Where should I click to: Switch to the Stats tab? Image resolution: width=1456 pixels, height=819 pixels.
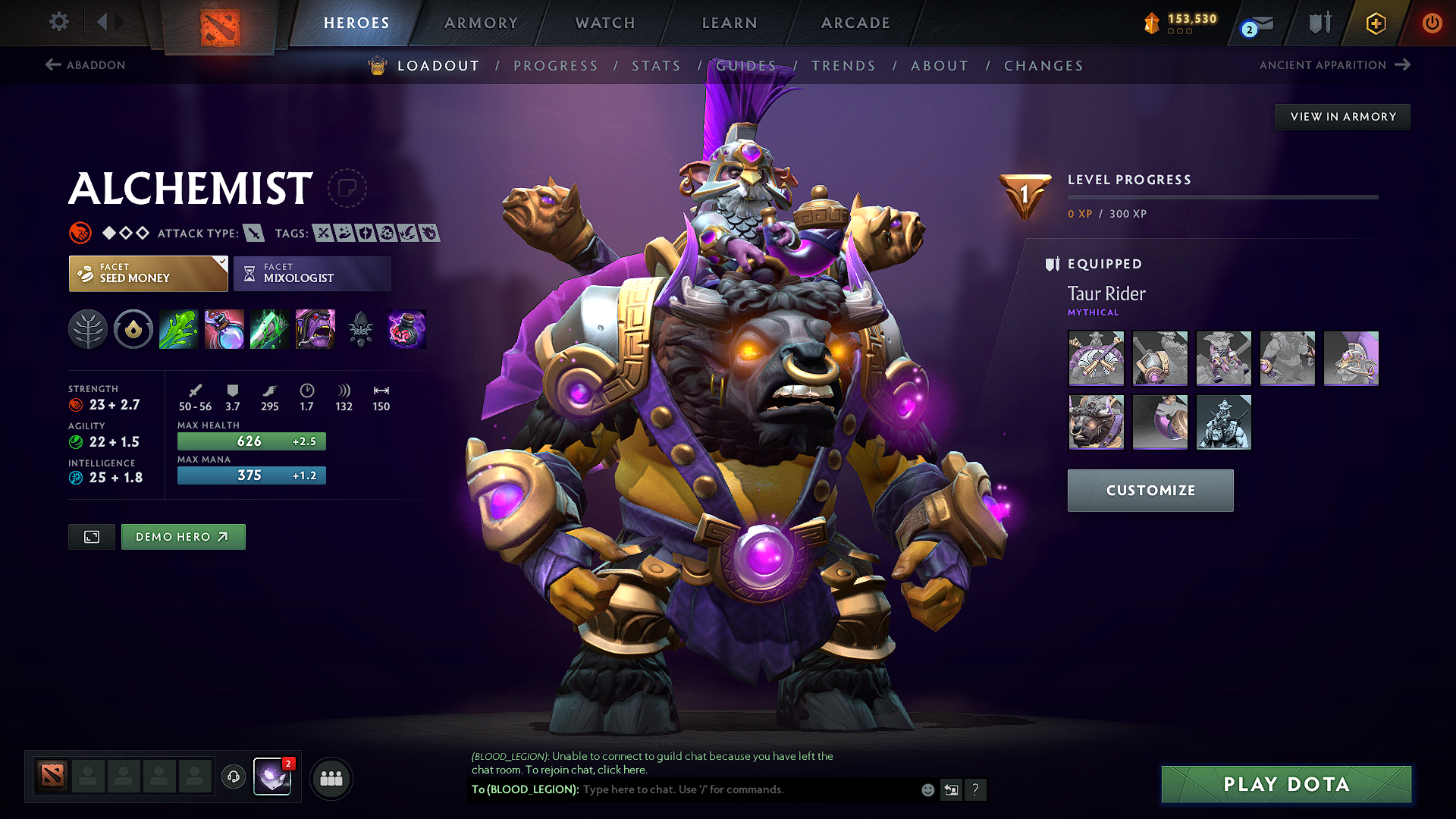tap(656, 66)
